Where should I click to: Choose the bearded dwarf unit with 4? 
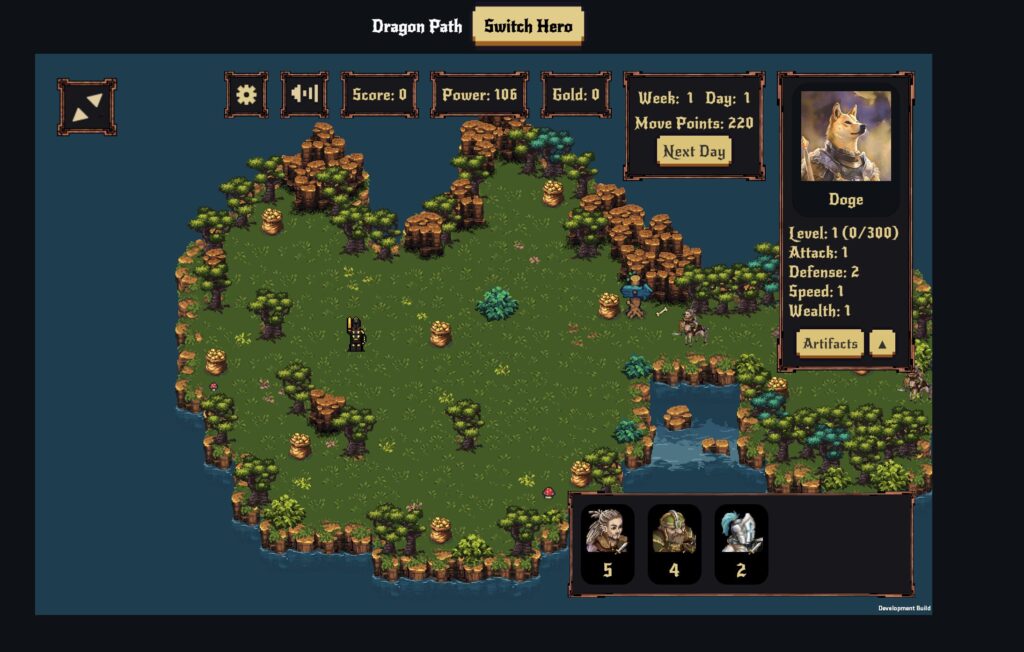(674, 543)
